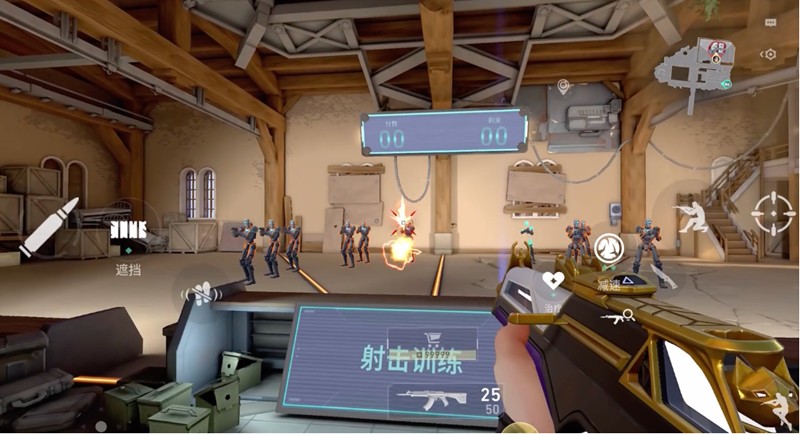
Task: Tap the shooting soldier stance icon
Action: tap(693, 216)
